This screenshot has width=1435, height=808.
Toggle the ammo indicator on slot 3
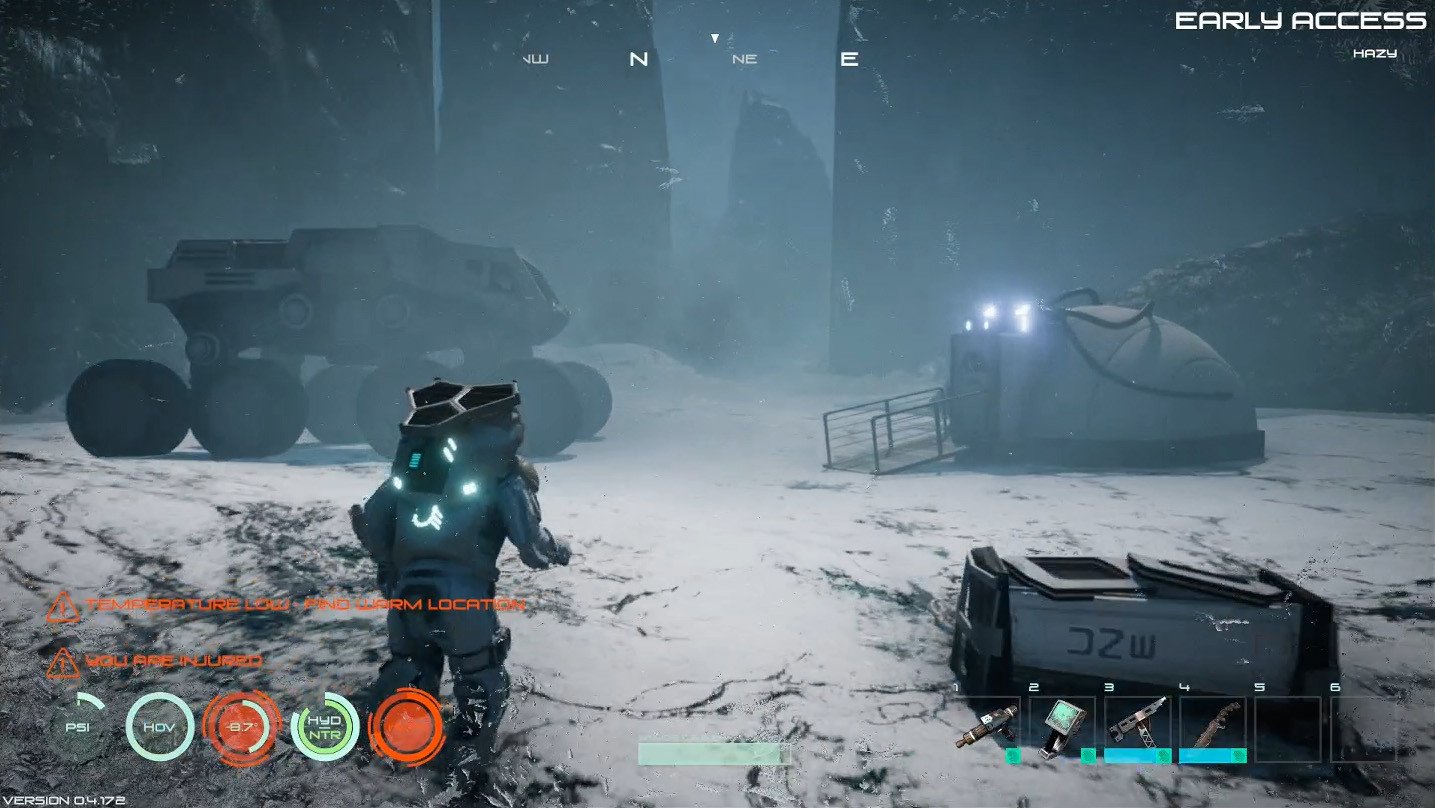(1130, 755)
